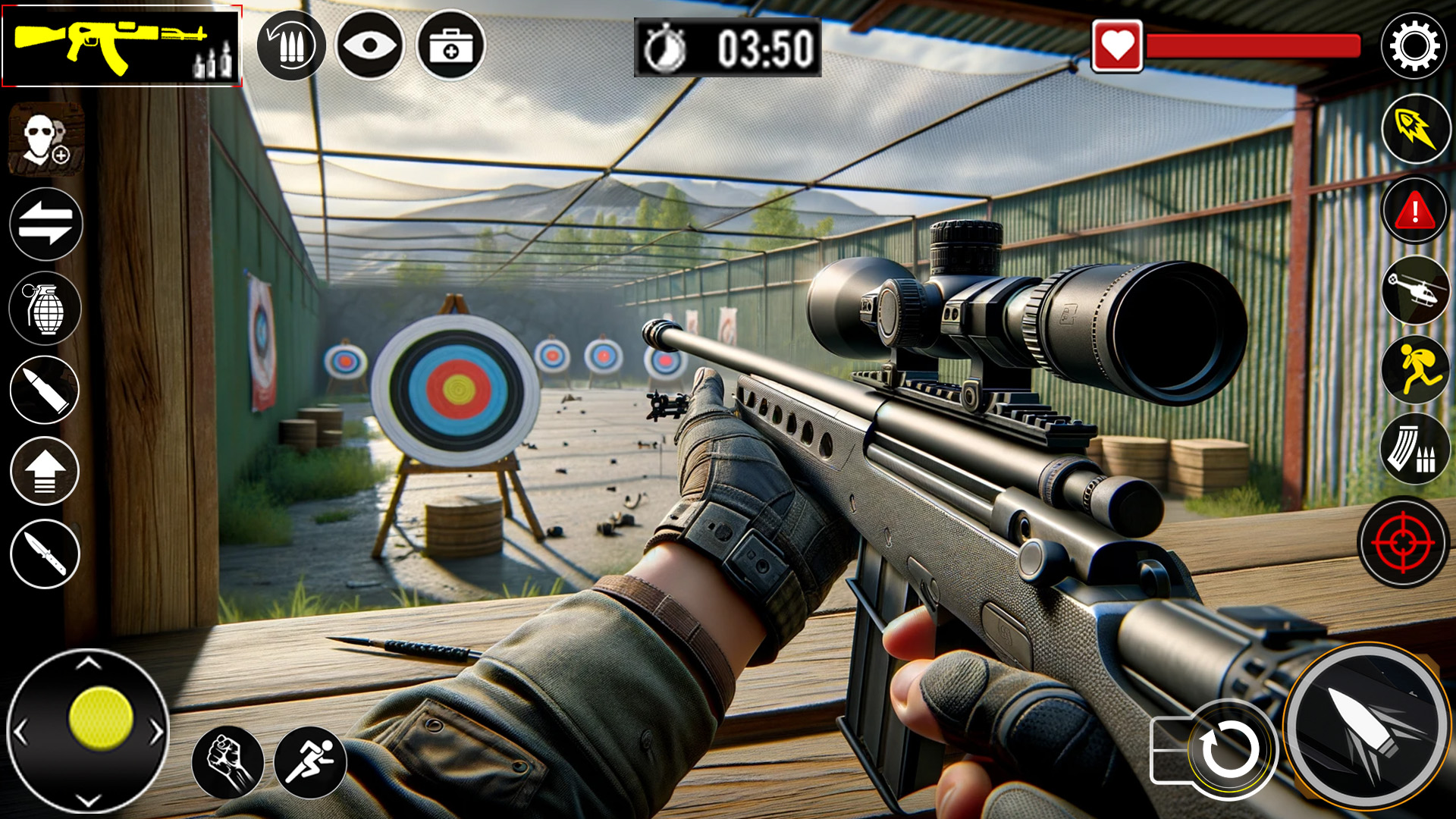Click the fist melee punch button

(x=227, y=761)
